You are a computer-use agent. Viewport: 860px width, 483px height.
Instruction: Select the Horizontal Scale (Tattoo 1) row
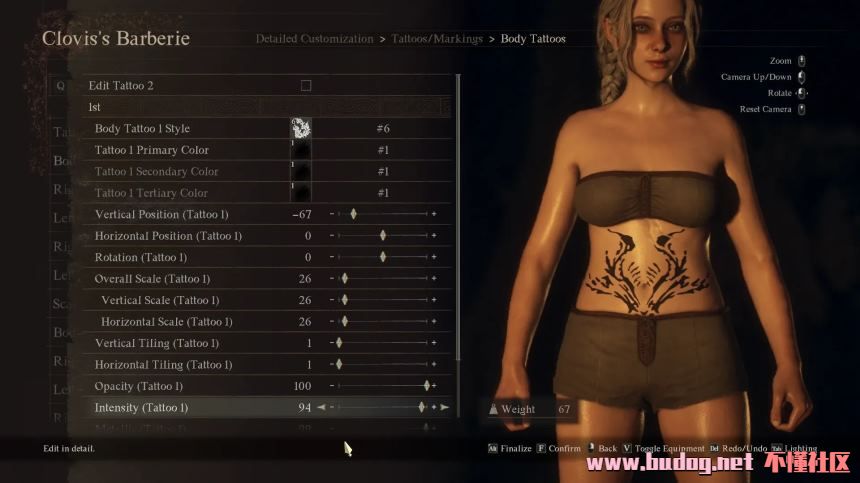tap(166, 322)
